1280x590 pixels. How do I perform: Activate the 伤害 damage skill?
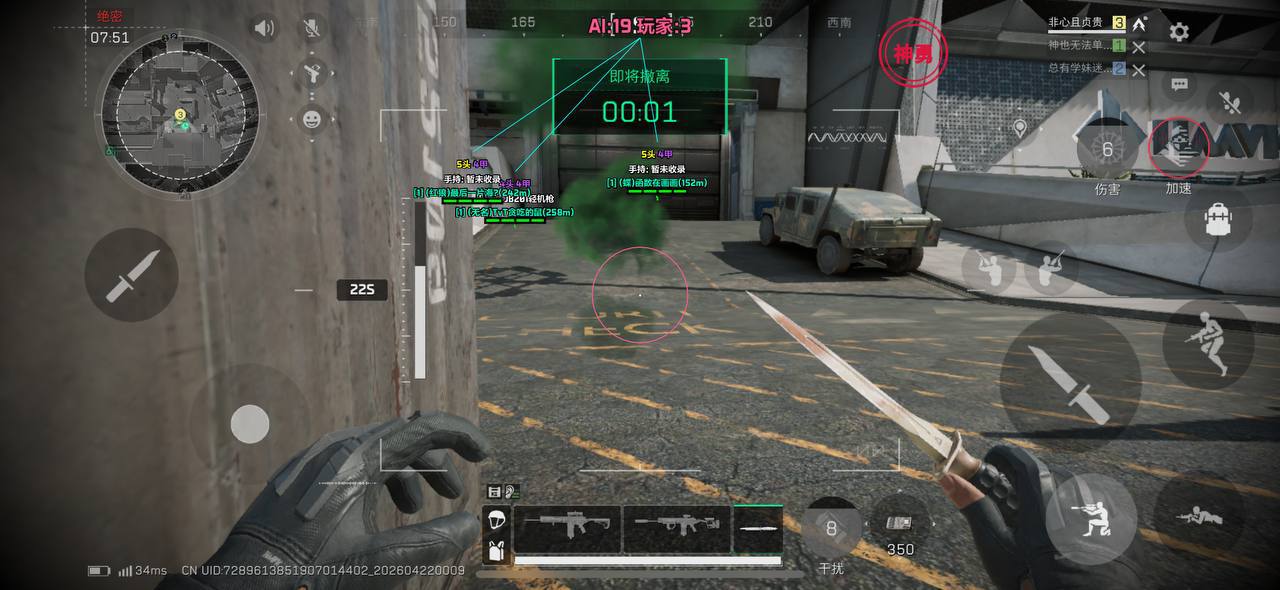1107,152
